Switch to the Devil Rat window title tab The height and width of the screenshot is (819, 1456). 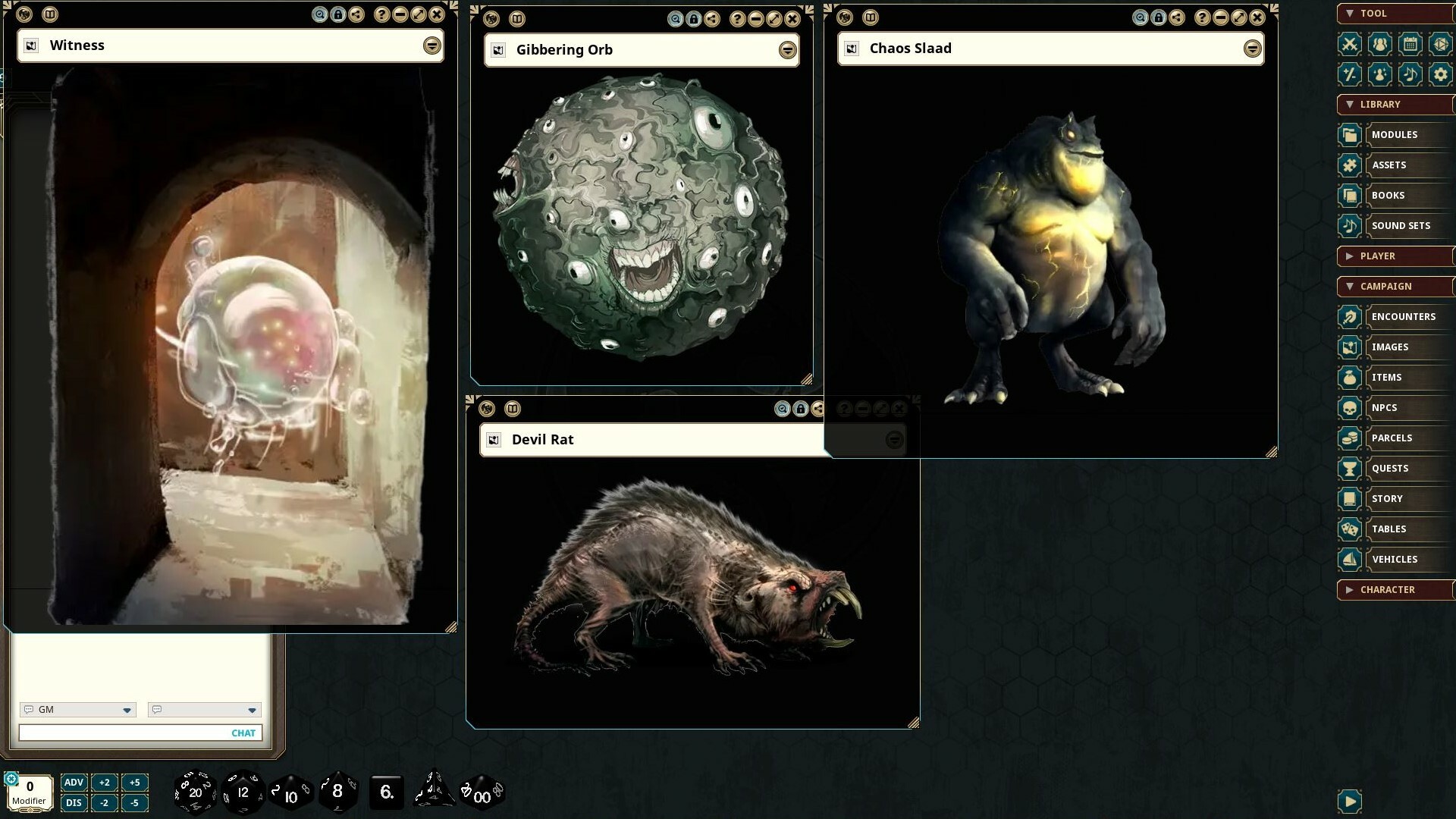tap(544, 439)
